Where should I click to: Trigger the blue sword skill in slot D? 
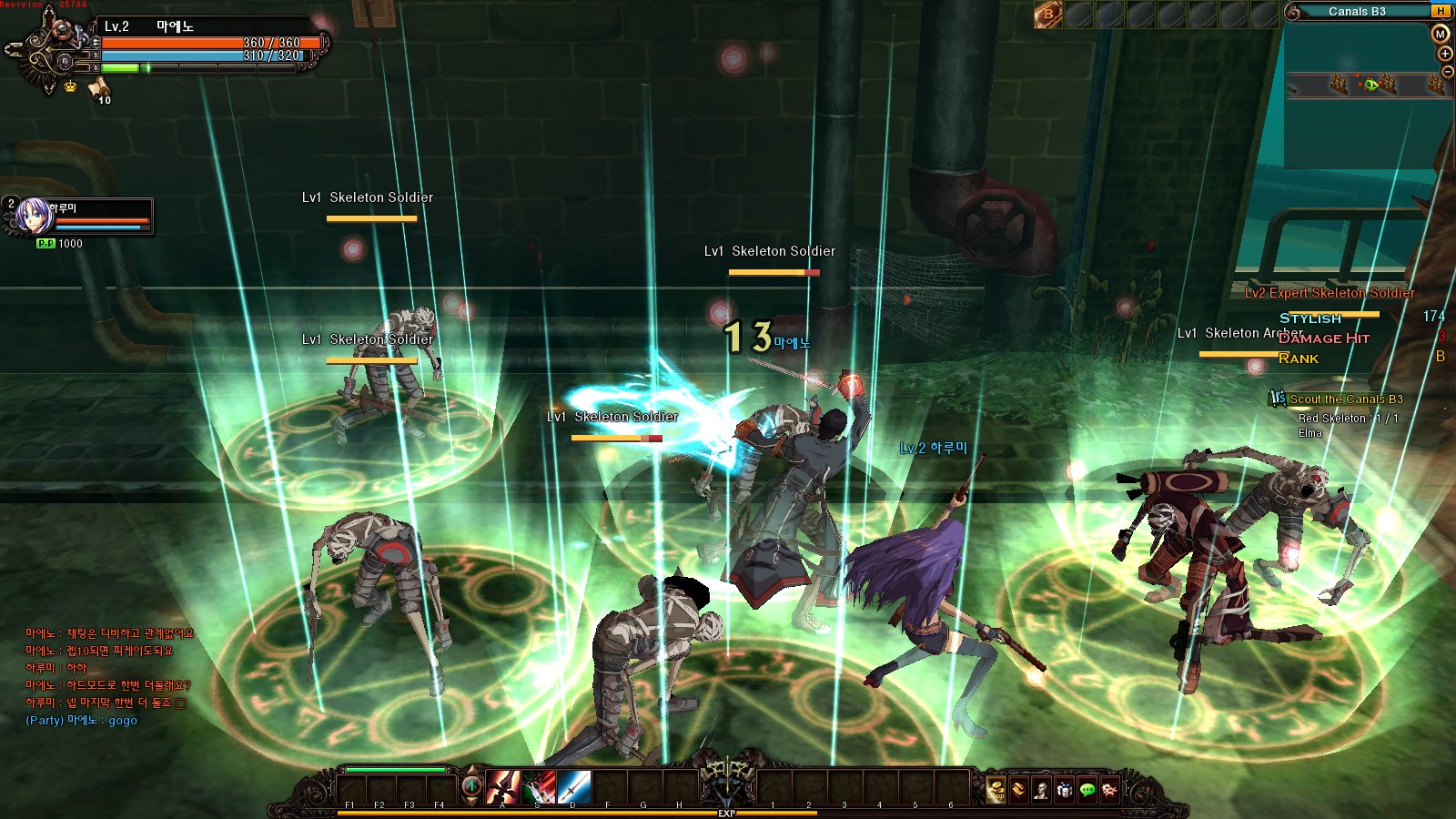click(573, 786)
